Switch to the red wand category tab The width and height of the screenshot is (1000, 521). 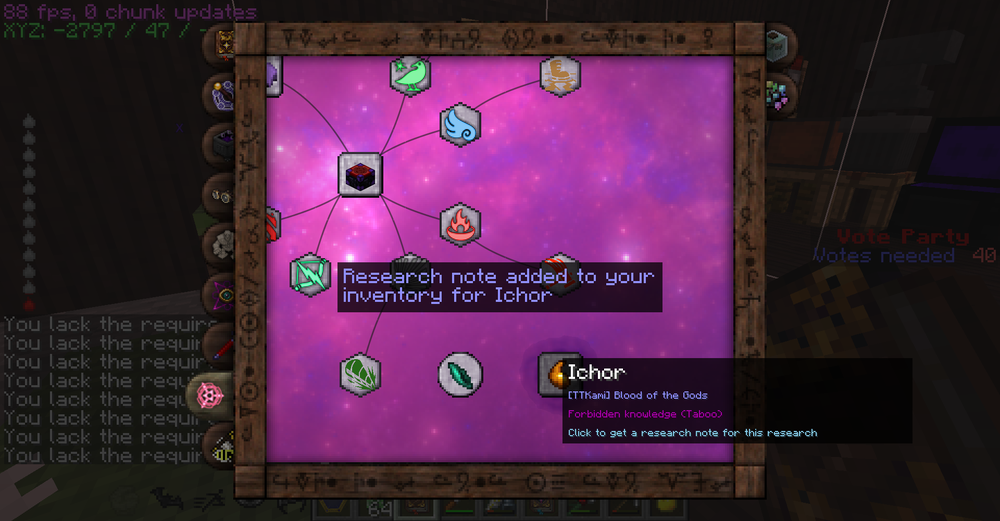pos(218,345)
